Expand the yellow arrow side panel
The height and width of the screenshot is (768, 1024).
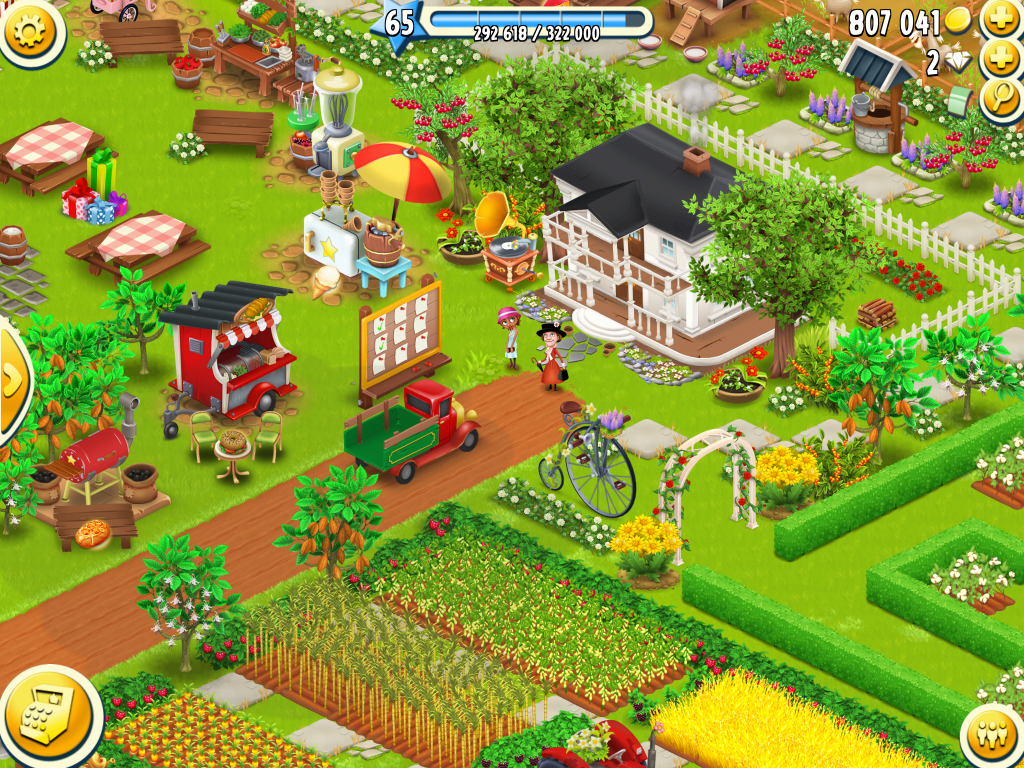click(x=13, y=380)
